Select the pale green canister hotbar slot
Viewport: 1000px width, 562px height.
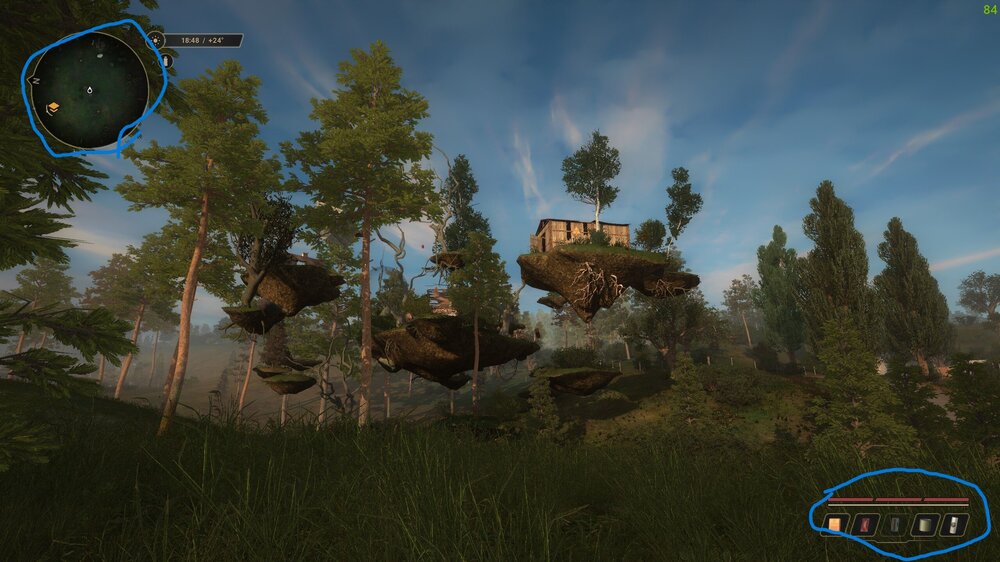[x=926, y=524]
